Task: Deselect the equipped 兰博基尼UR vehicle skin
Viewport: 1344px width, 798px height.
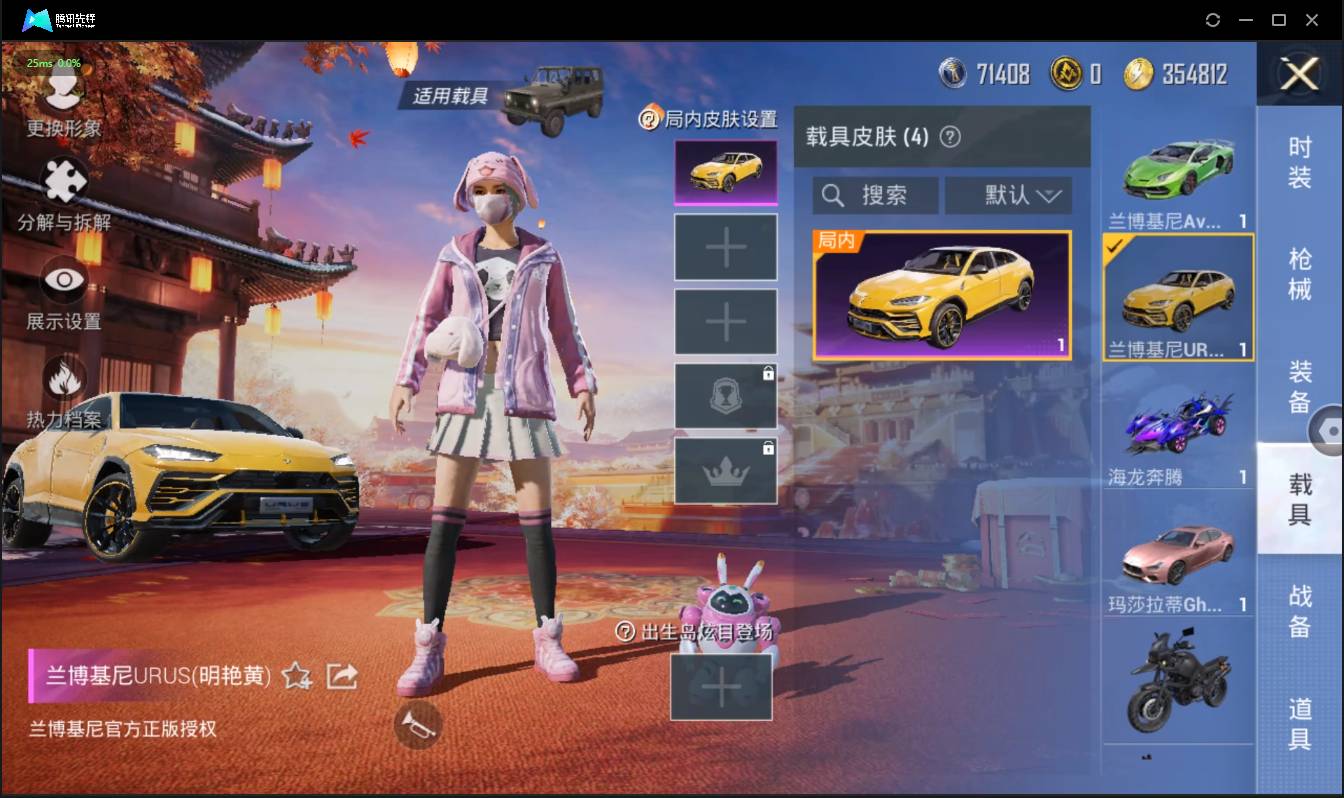Action: (x=1178, y=295)
